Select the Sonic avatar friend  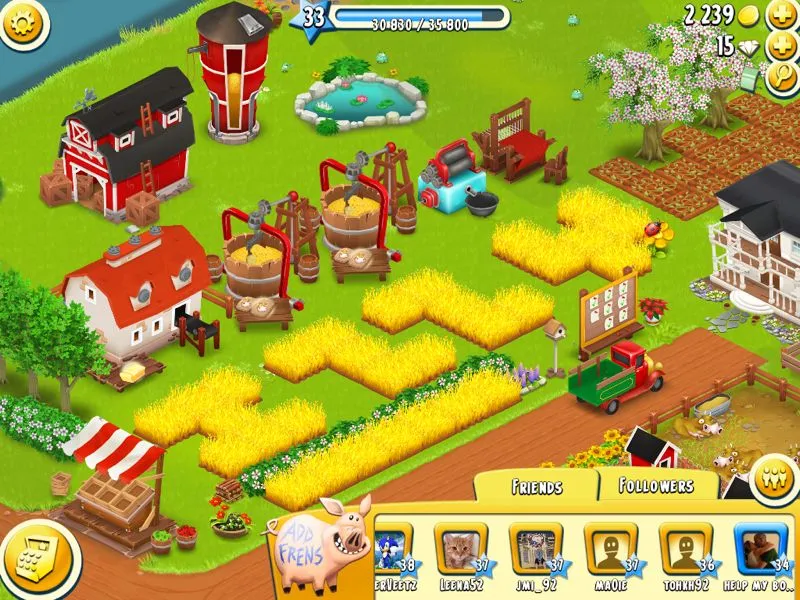pyautogui.click(x=388, y=548)
